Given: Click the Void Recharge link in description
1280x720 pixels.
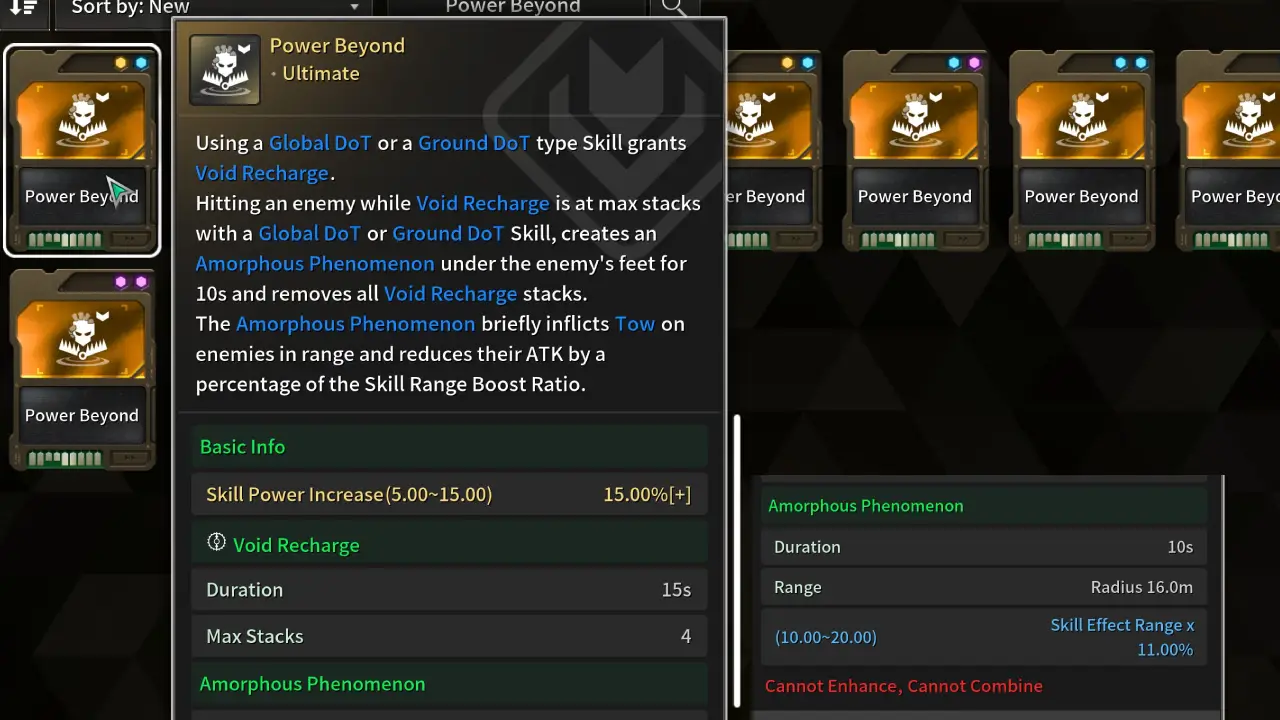Looking at the screenshot, I should (262, 172).
